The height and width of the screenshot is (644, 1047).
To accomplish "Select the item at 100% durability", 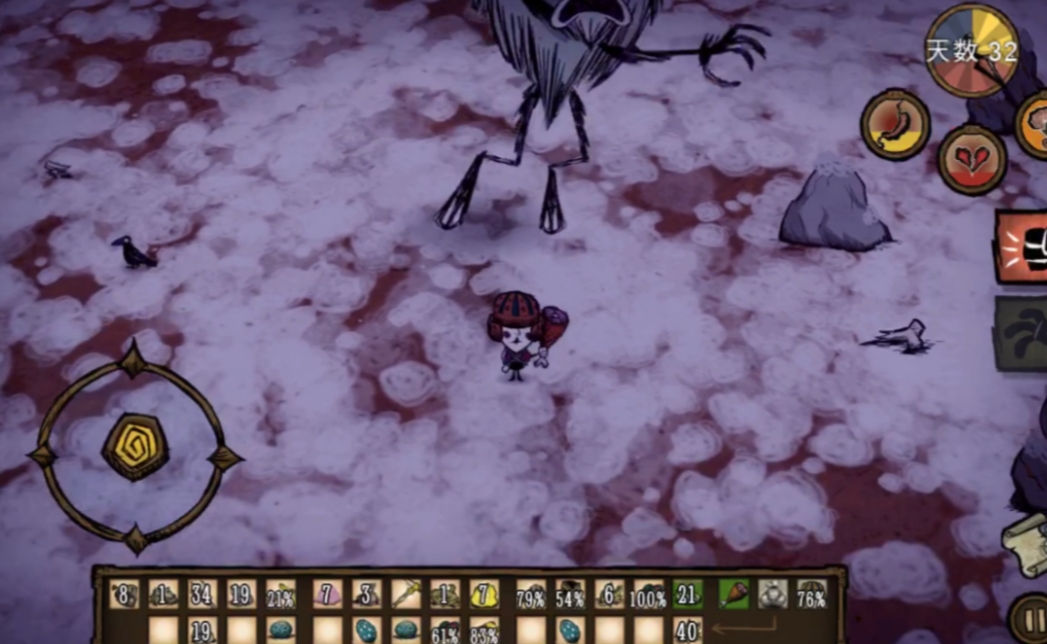I will click(648, 595).
